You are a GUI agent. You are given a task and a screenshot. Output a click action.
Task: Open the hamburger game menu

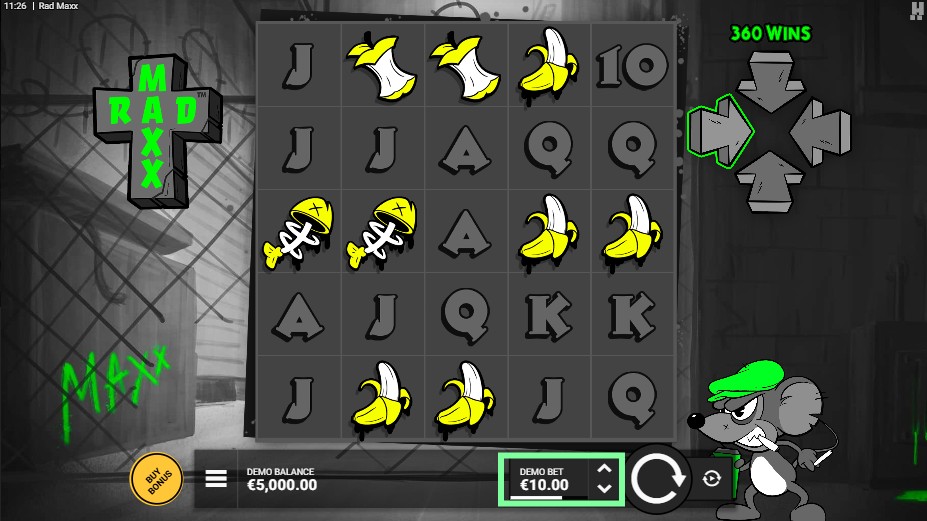click(x=216, y=479)
